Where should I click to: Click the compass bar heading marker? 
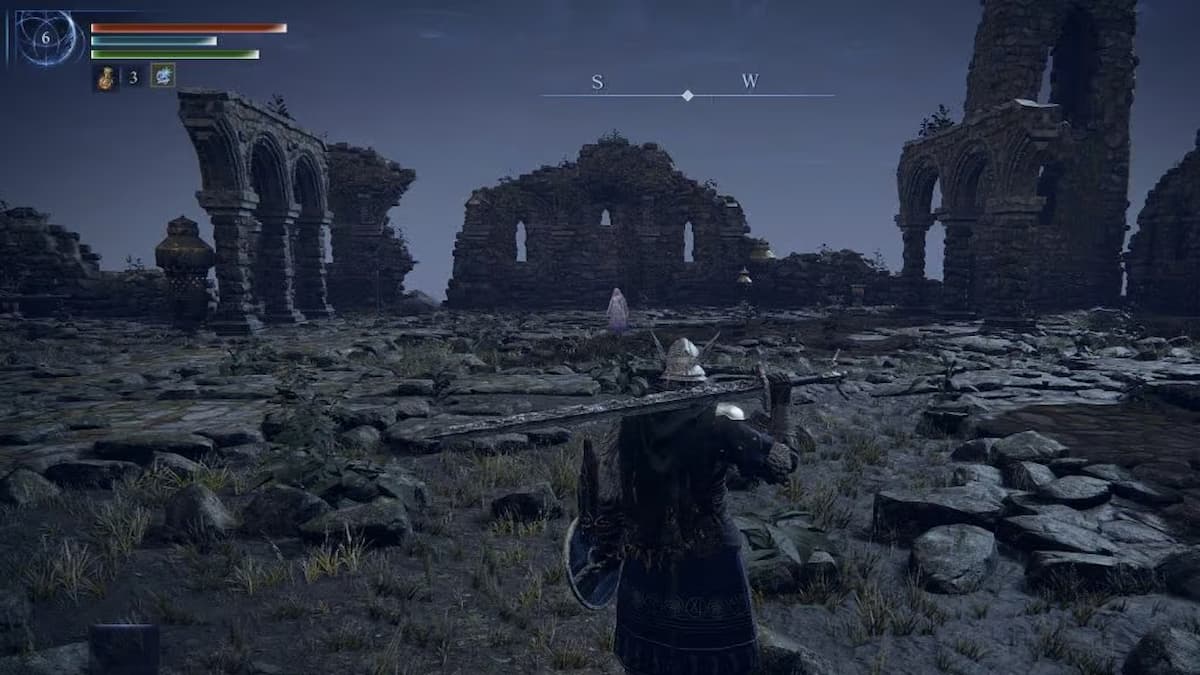[687, 95]
